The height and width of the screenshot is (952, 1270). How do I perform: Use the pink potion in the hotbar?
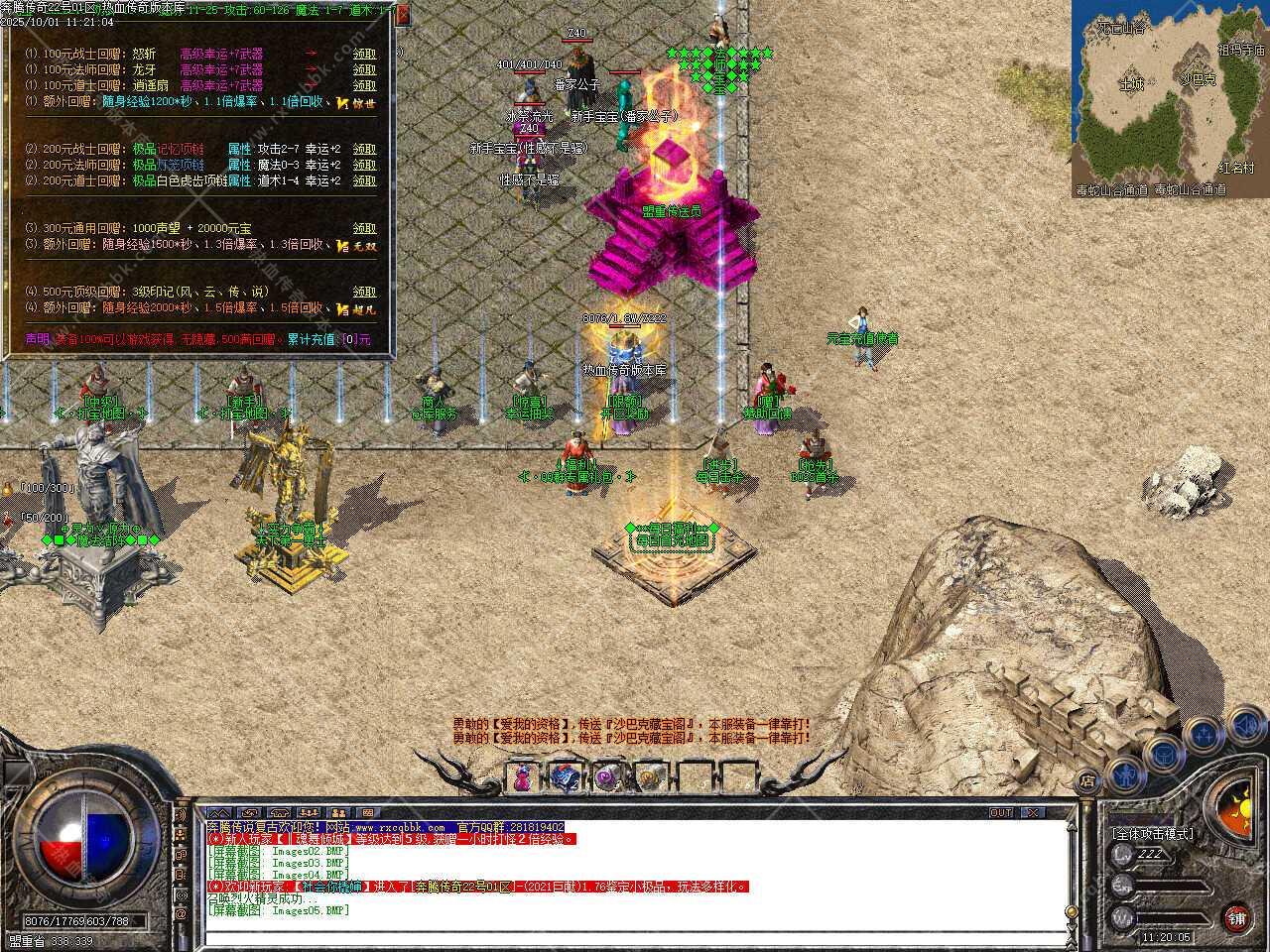(x=522, y=777)
